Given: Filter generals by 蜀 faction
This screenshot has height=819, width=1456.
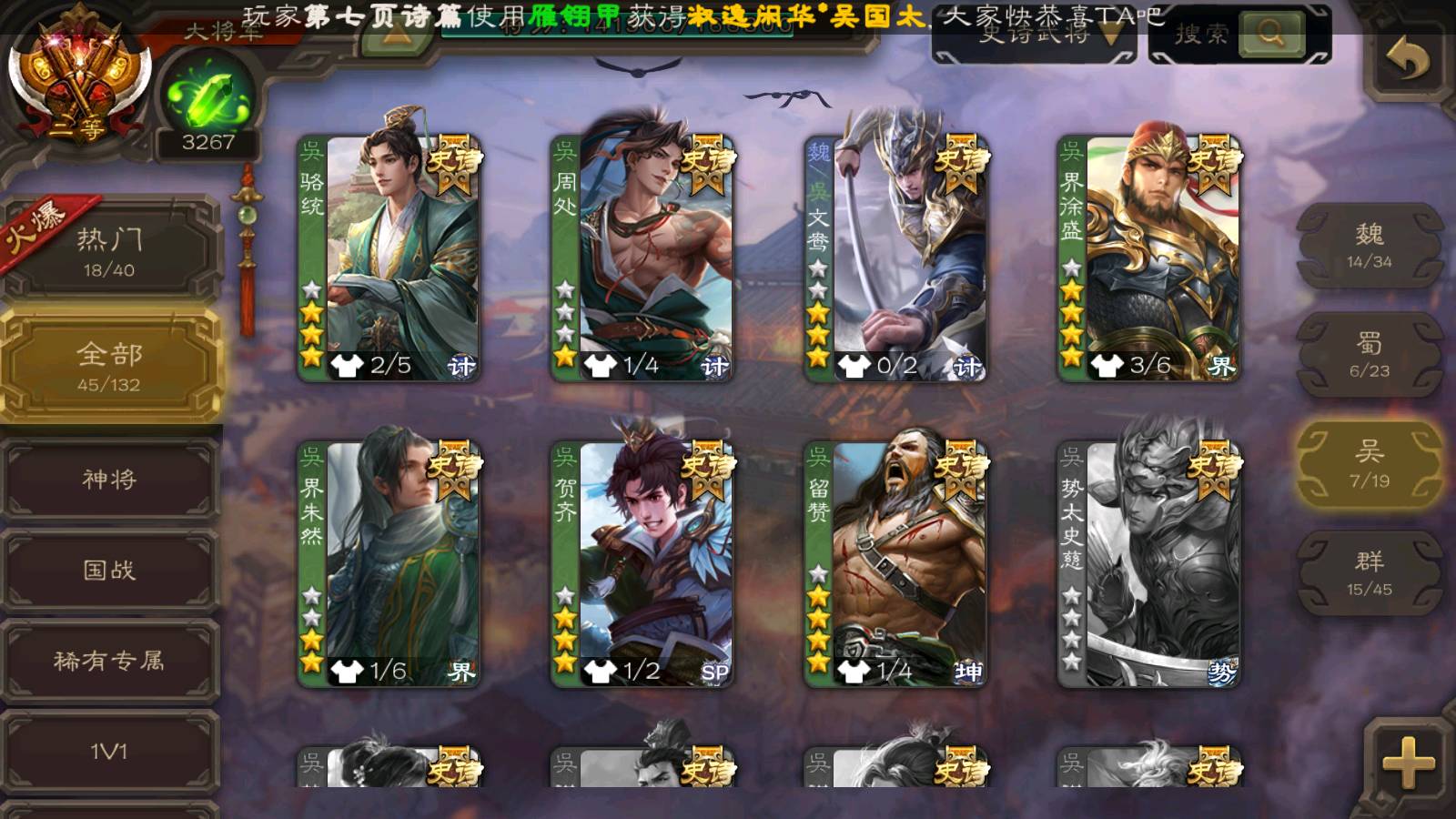Looking at the screenshot, I should click(x=1369, y=355).
